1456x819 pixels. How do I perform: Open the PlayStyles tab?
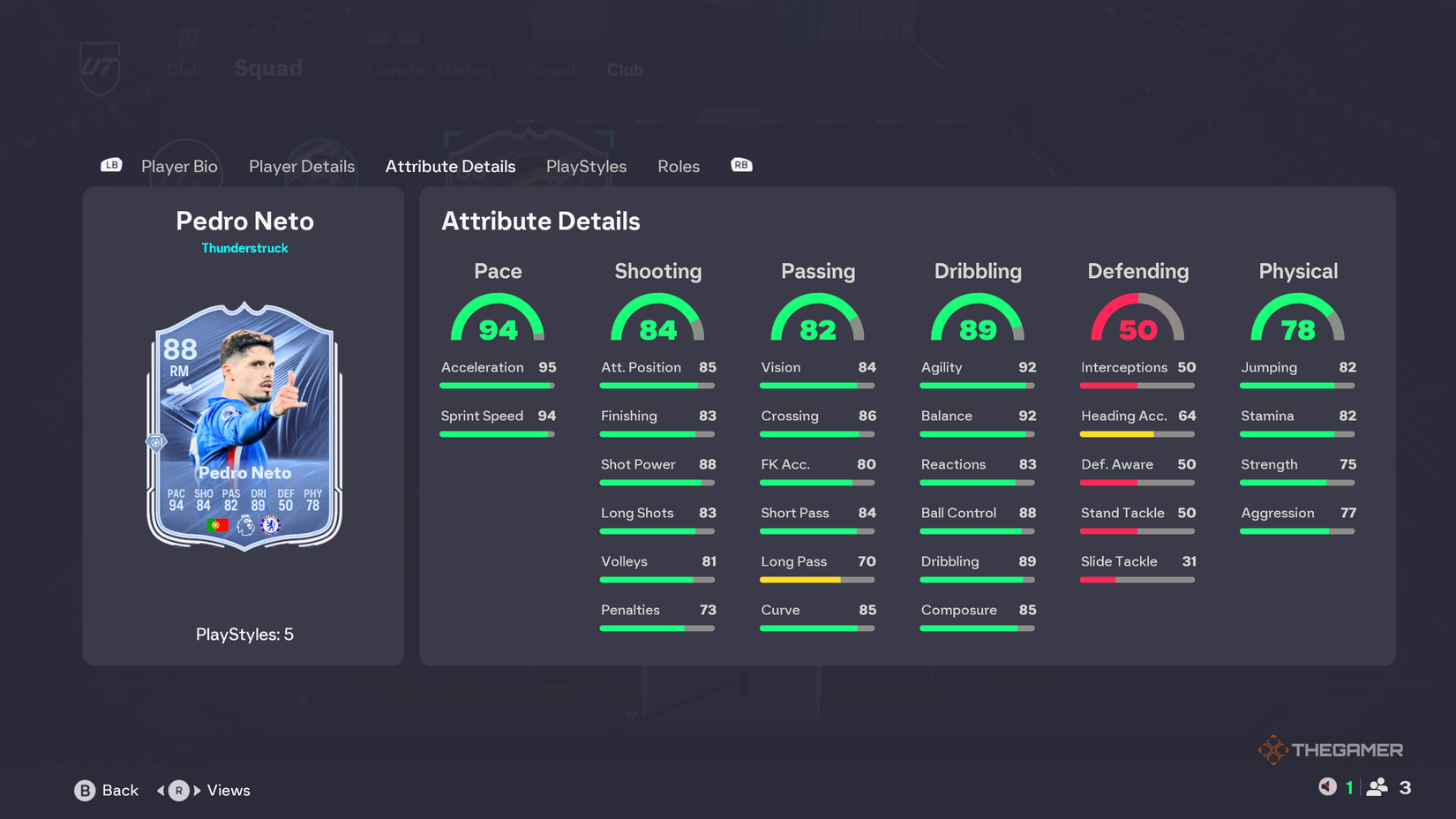pyautogui.click(x=586, y=166)
